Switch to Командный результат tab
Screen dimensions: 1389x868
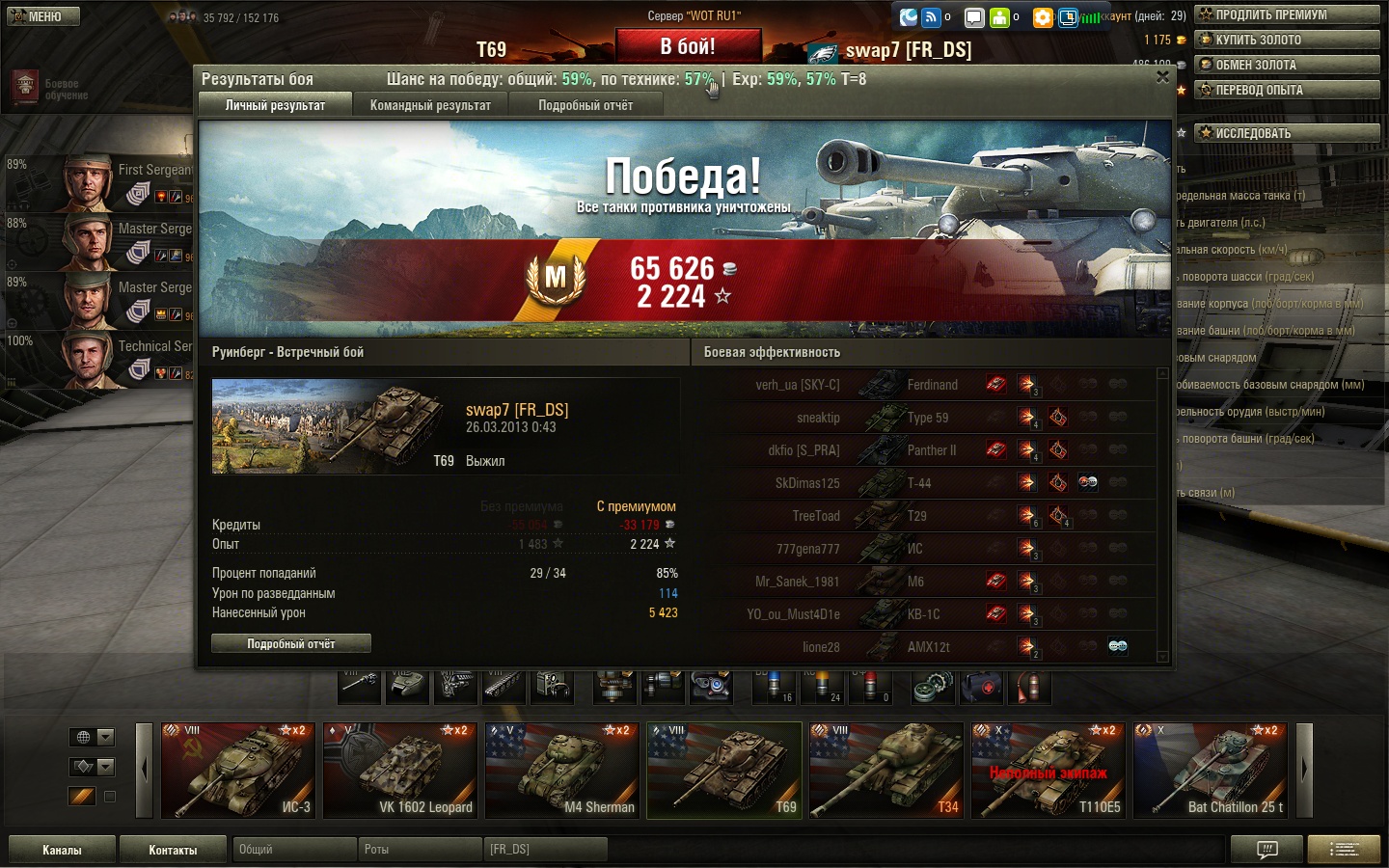tap(430, 105)
